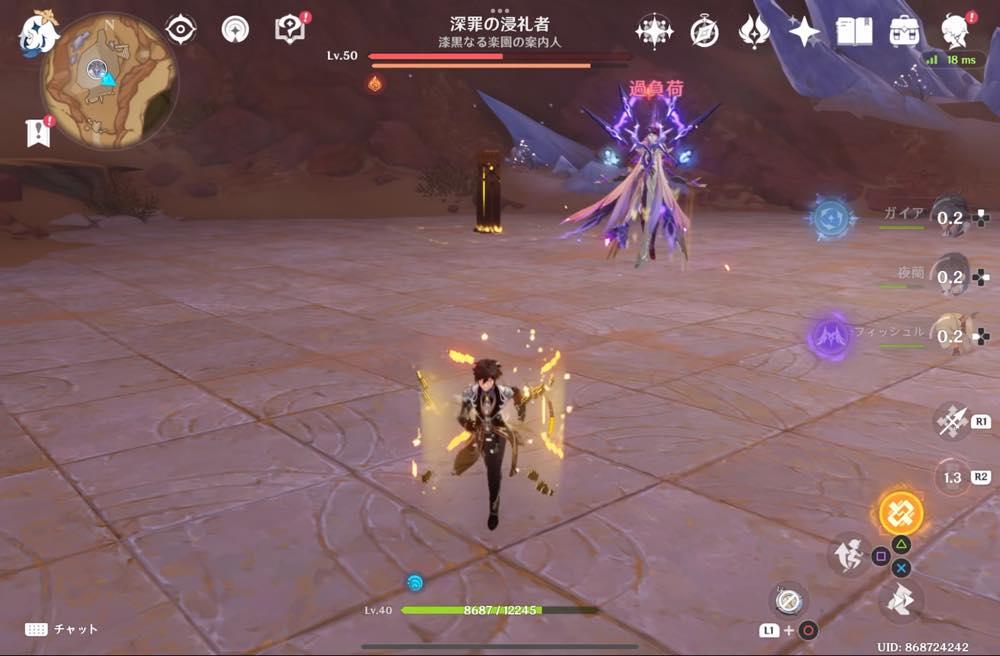
Task: Open the open-book handbook icon
Action: click(854, 33)
